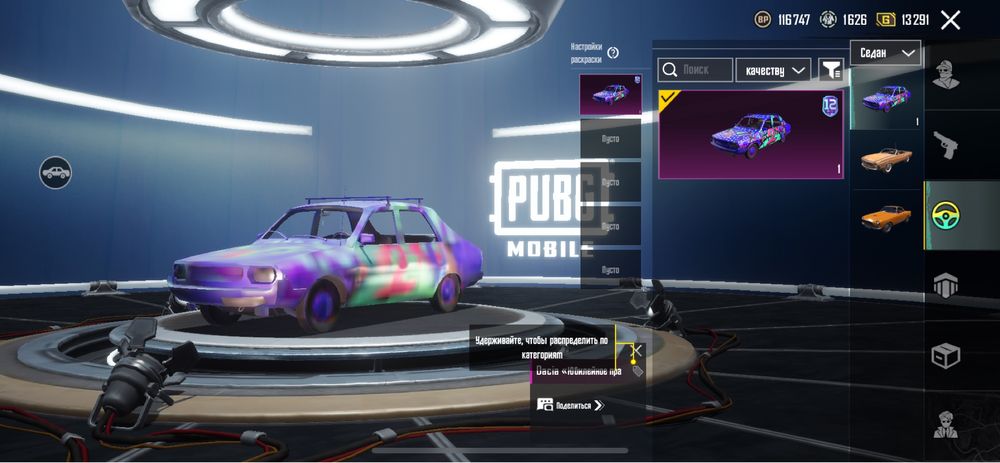The width and height of the screenshot is (1000, 463).
Task: Open the character outfit category
Action: [x=946, y=75]
